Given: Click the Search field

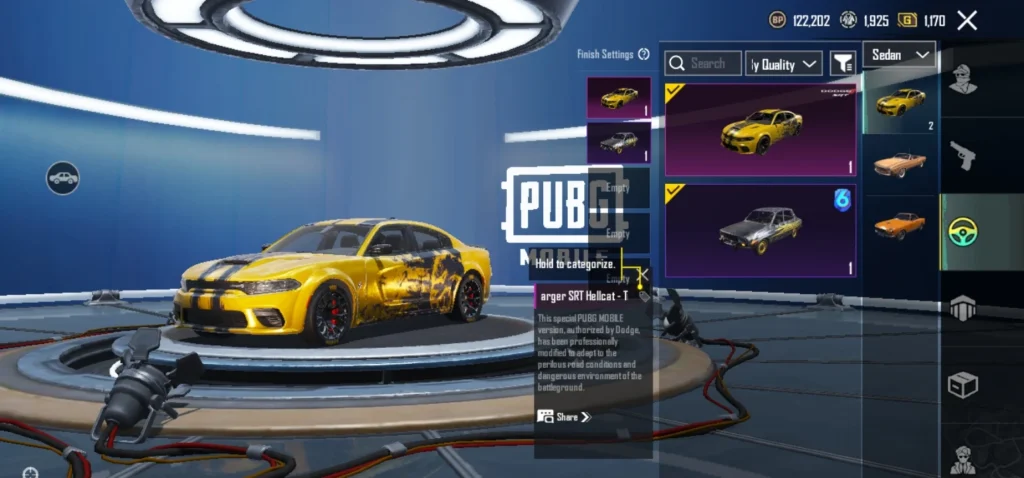Looking at the screenshot, I should pyautogui.click(x=704, y=63).
